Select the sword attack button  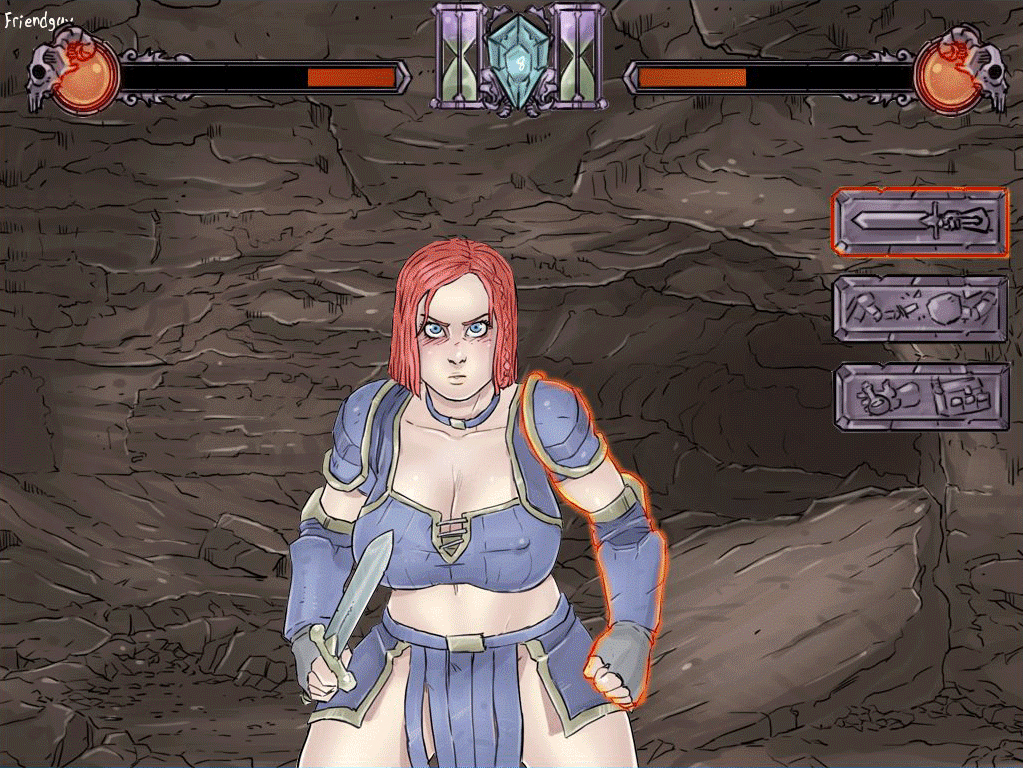tap(921, 222)
